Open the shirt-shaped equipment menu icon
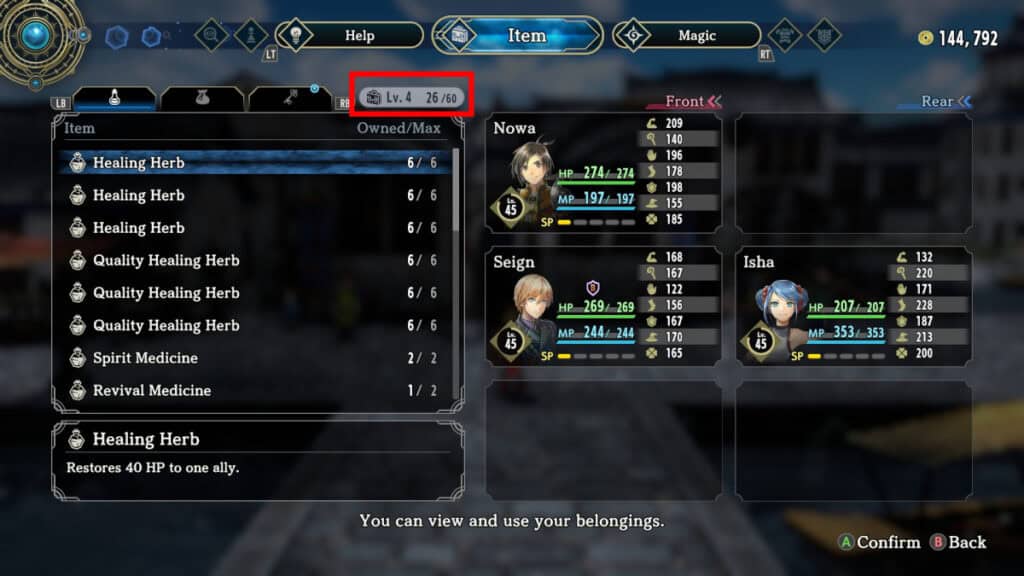The image size is (1024, 576). (784, 36)
